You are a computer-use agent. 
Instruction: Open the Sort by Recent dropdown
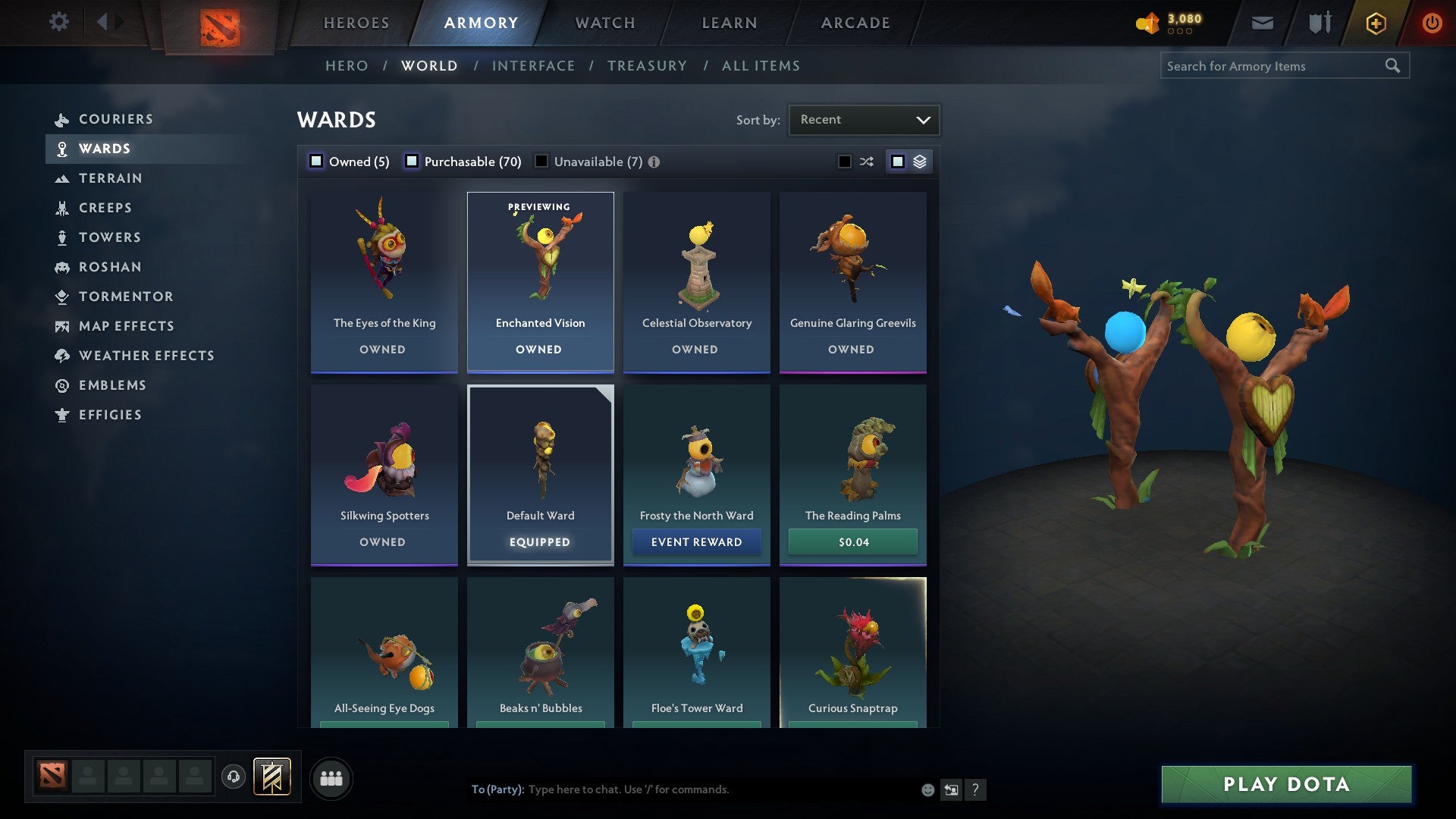click(863, 119)
